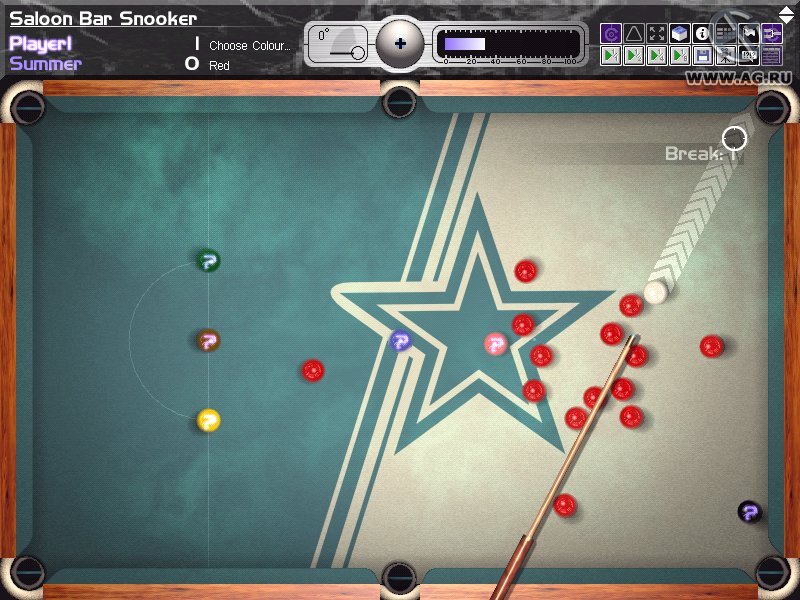This screenshot has width=800, height=600.
Task: Click the info "i" toolbar button
Action: 702,34
